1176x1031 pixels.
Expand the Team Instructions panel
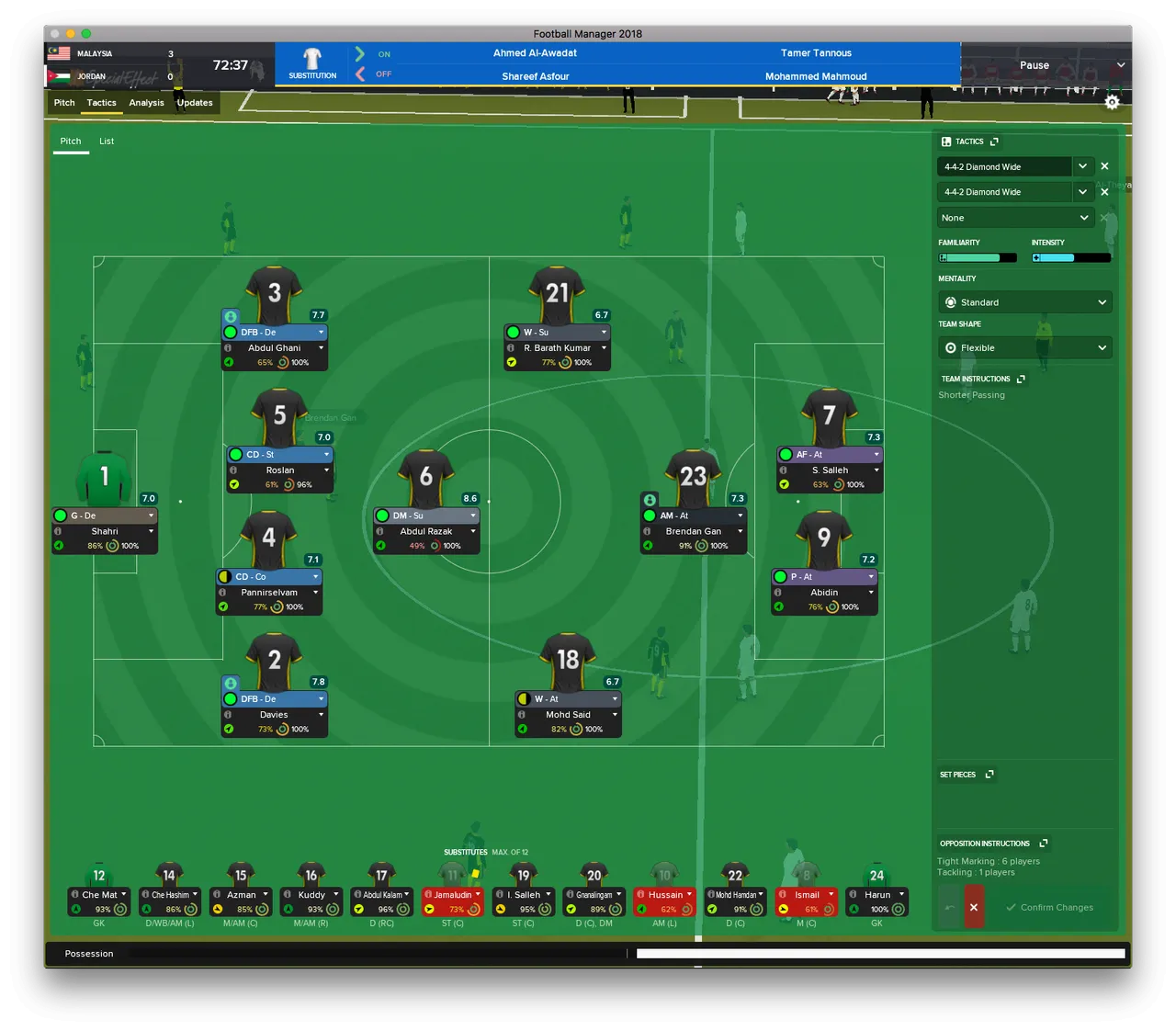point(1021,380)
